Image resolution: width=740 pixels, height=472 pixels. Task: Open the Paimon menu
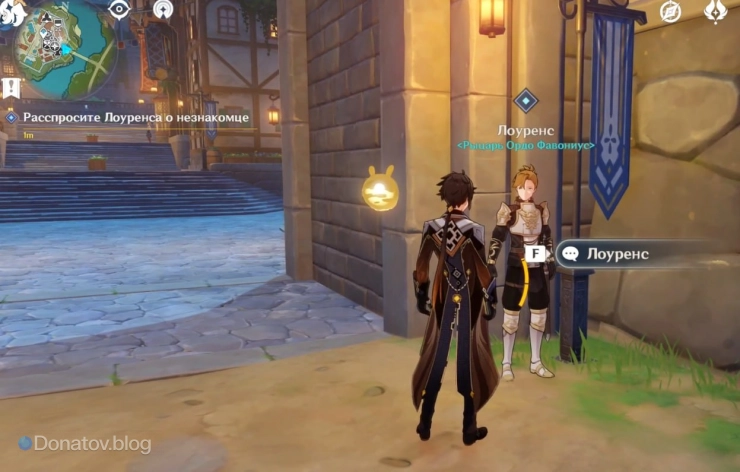12,12
